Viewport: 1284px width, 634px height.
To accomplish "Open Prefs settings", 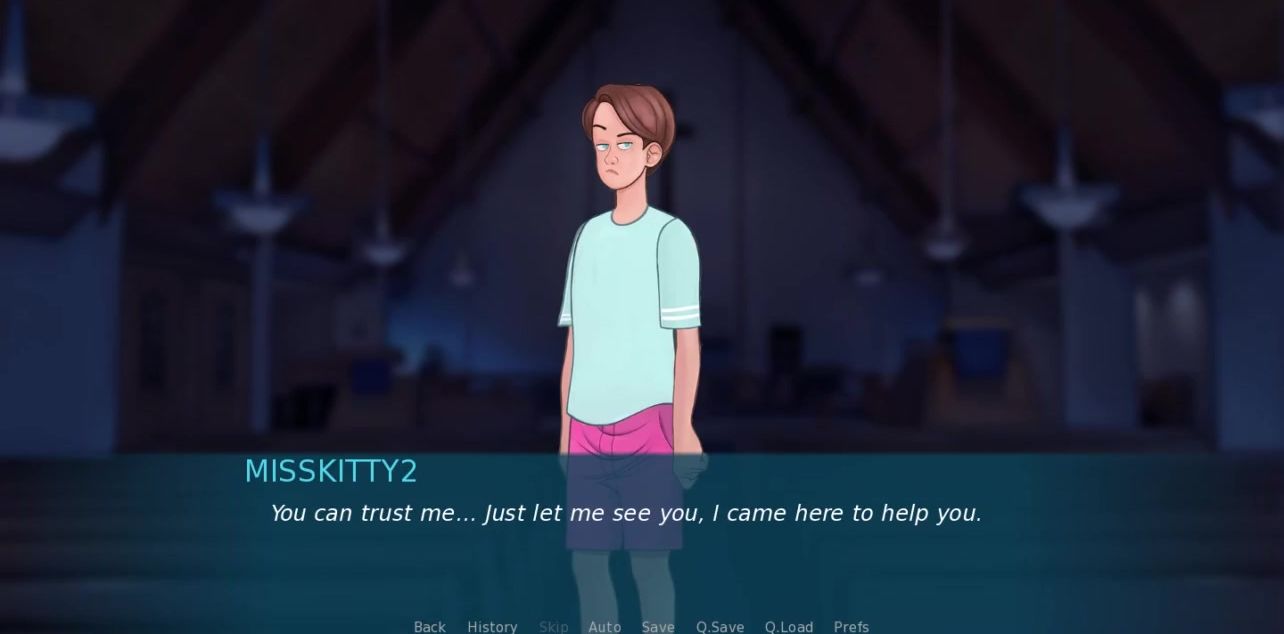I will 851,626.
